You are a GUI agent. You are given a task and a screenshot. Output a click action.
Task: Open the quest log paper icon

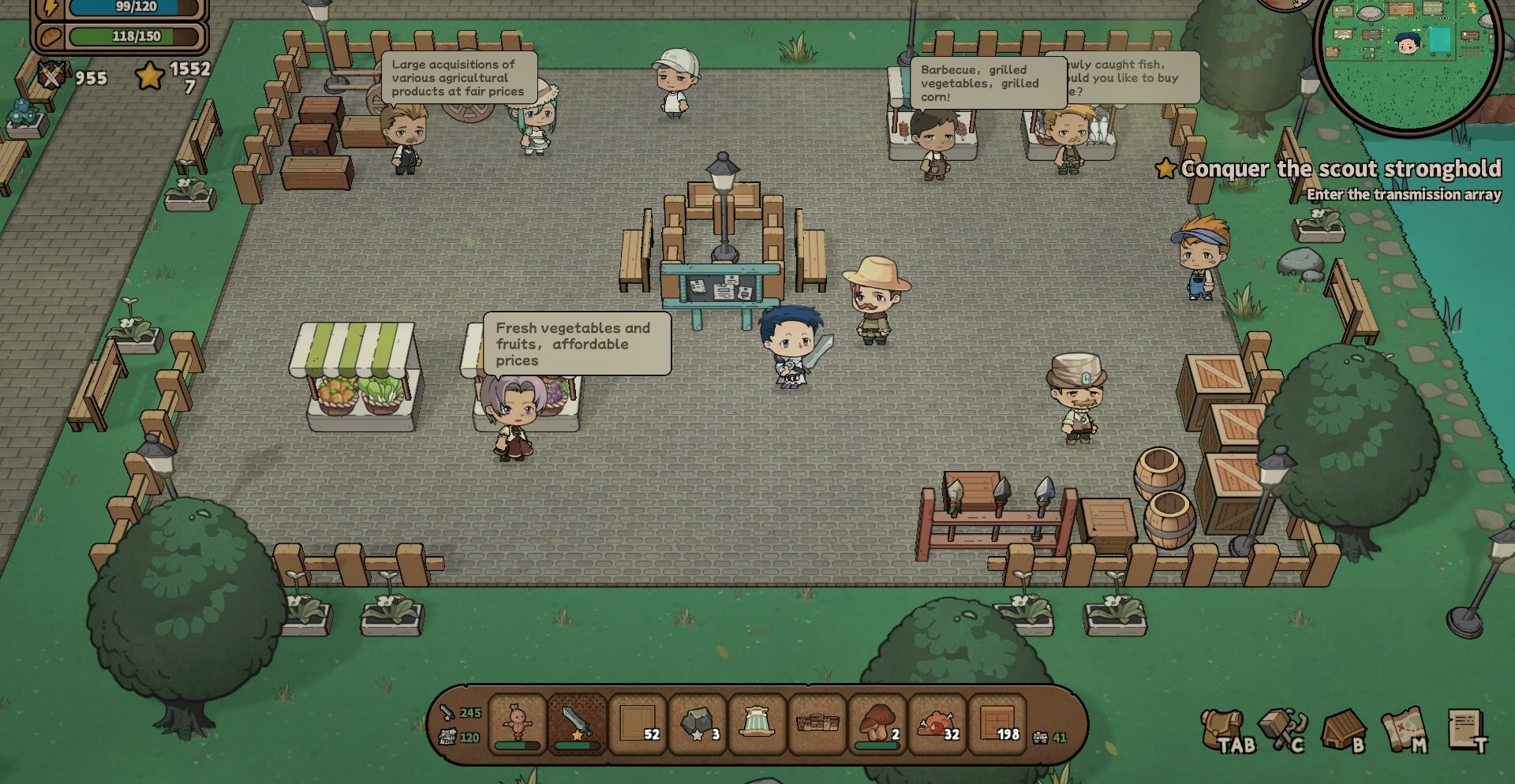pyautogui.click(x=1467, y=730)
